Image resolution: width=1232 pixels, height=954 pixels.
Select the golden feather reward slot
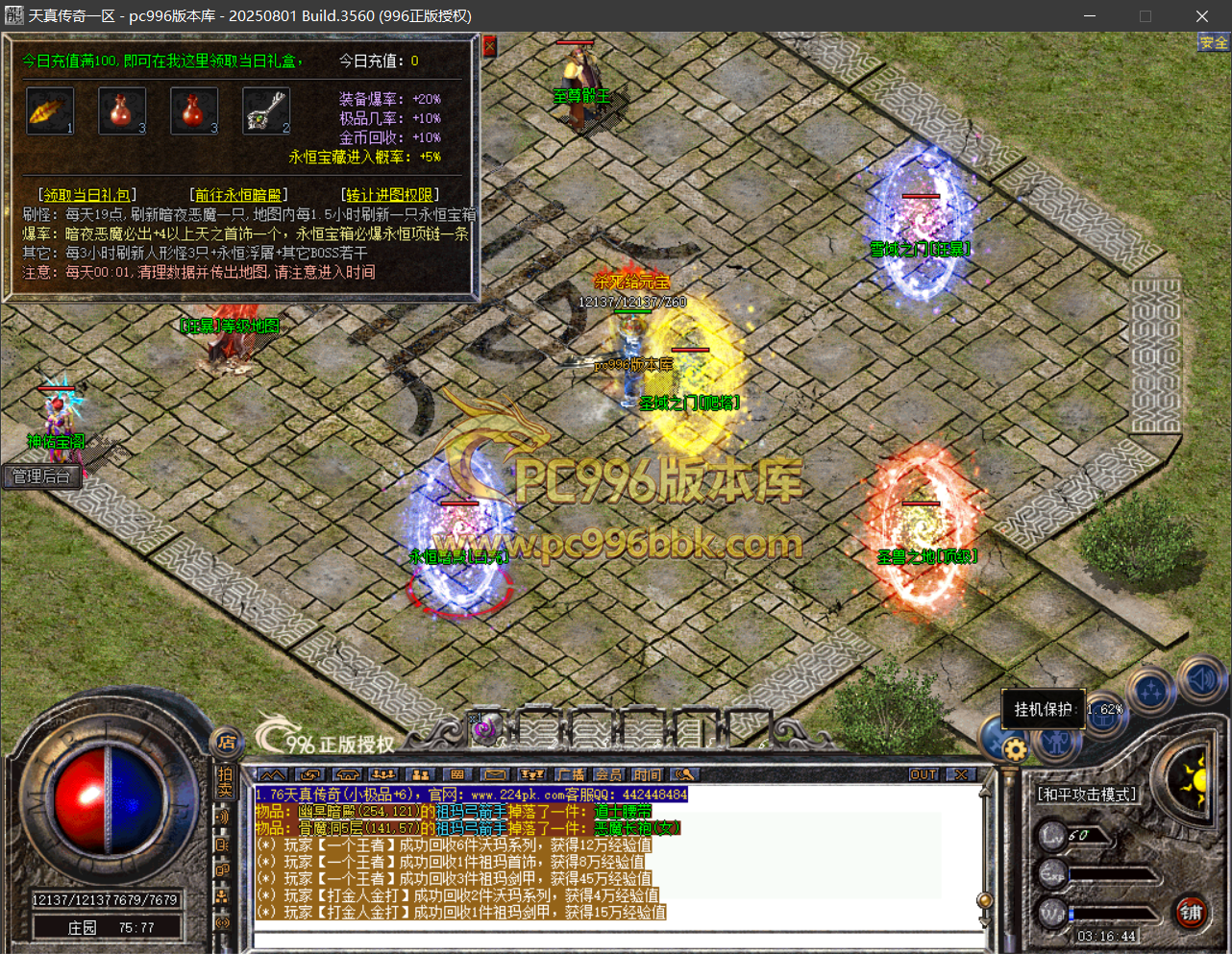click(49, 111)
